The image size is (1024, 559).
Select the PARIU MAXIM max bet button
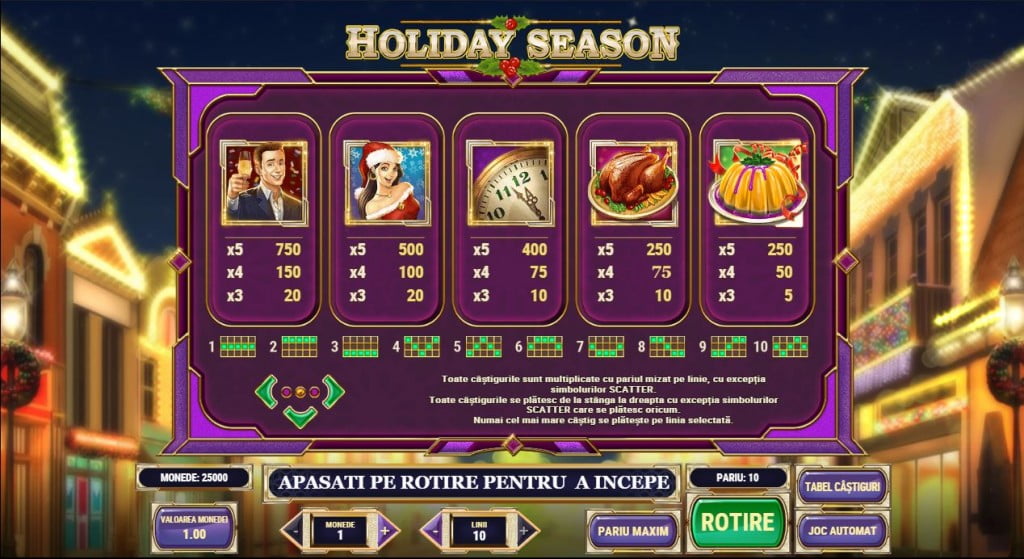coord(634,530)
